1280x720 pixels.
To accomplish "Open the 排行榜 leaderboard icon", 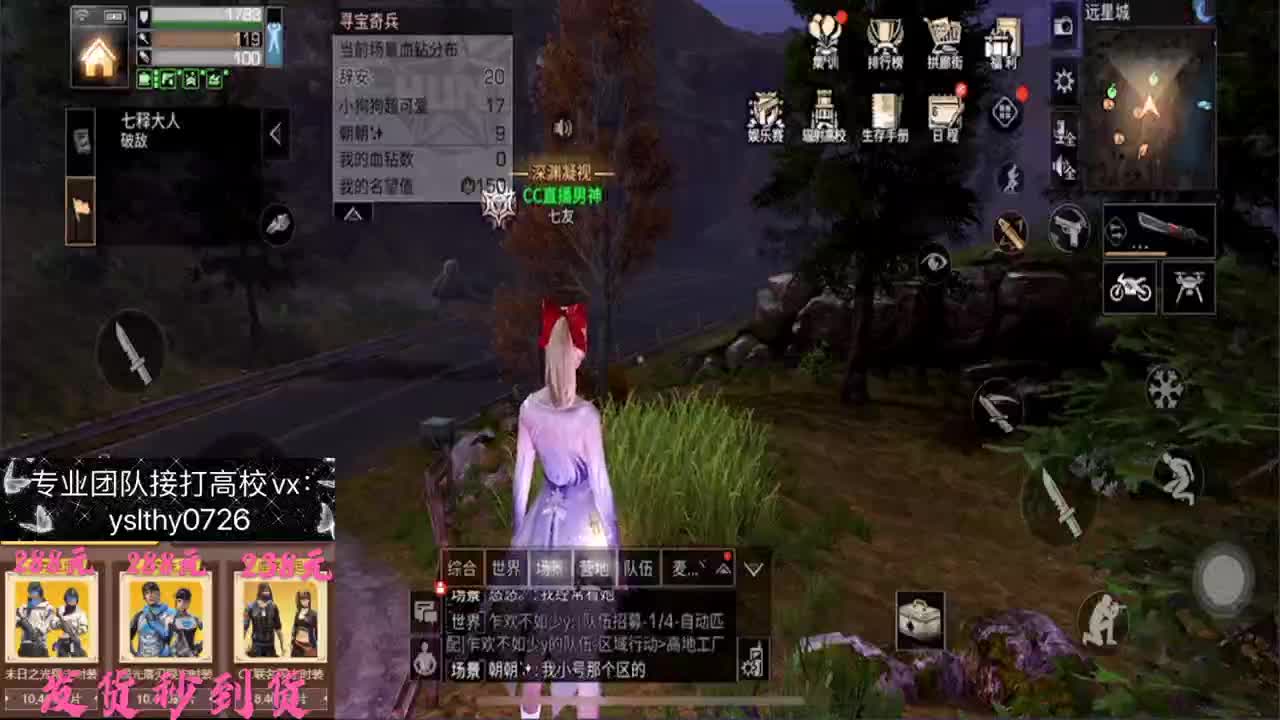I will [884, 35].
